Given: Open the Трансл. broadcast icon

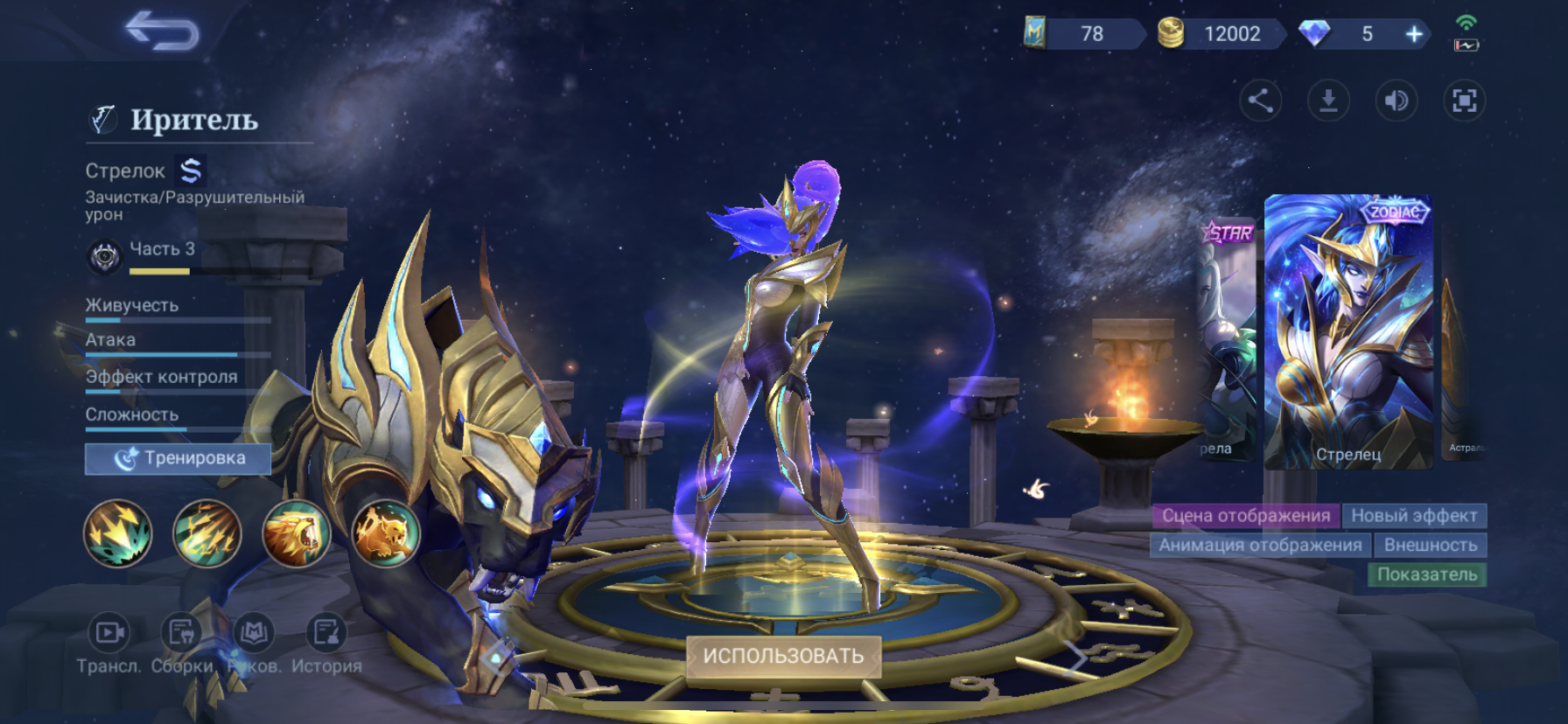Looking at the screenshot, I should (x=109, y=632).
